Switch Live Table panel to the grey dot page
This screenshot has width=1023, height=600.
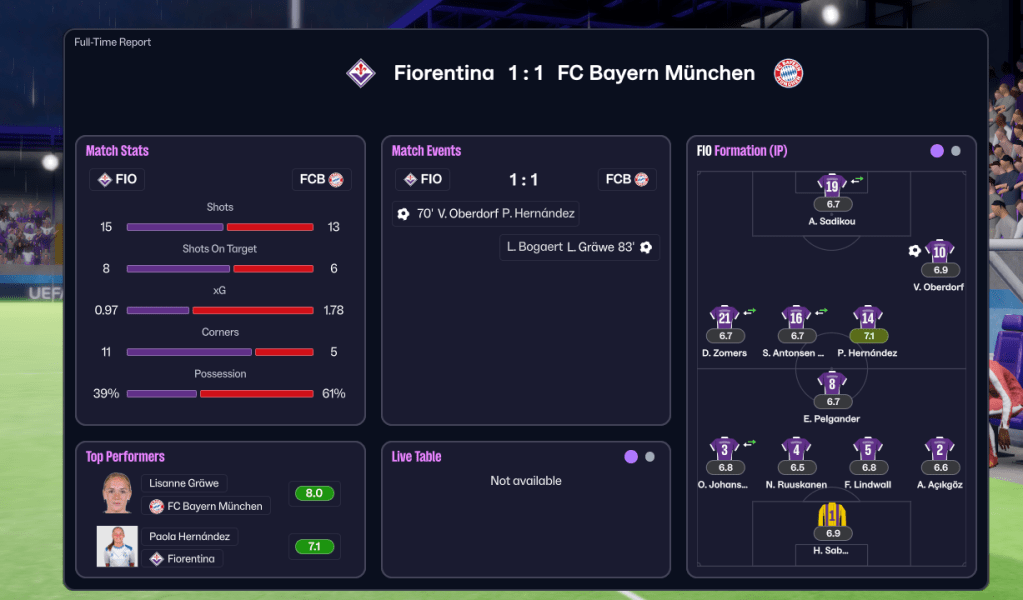[x=650, y=457]
